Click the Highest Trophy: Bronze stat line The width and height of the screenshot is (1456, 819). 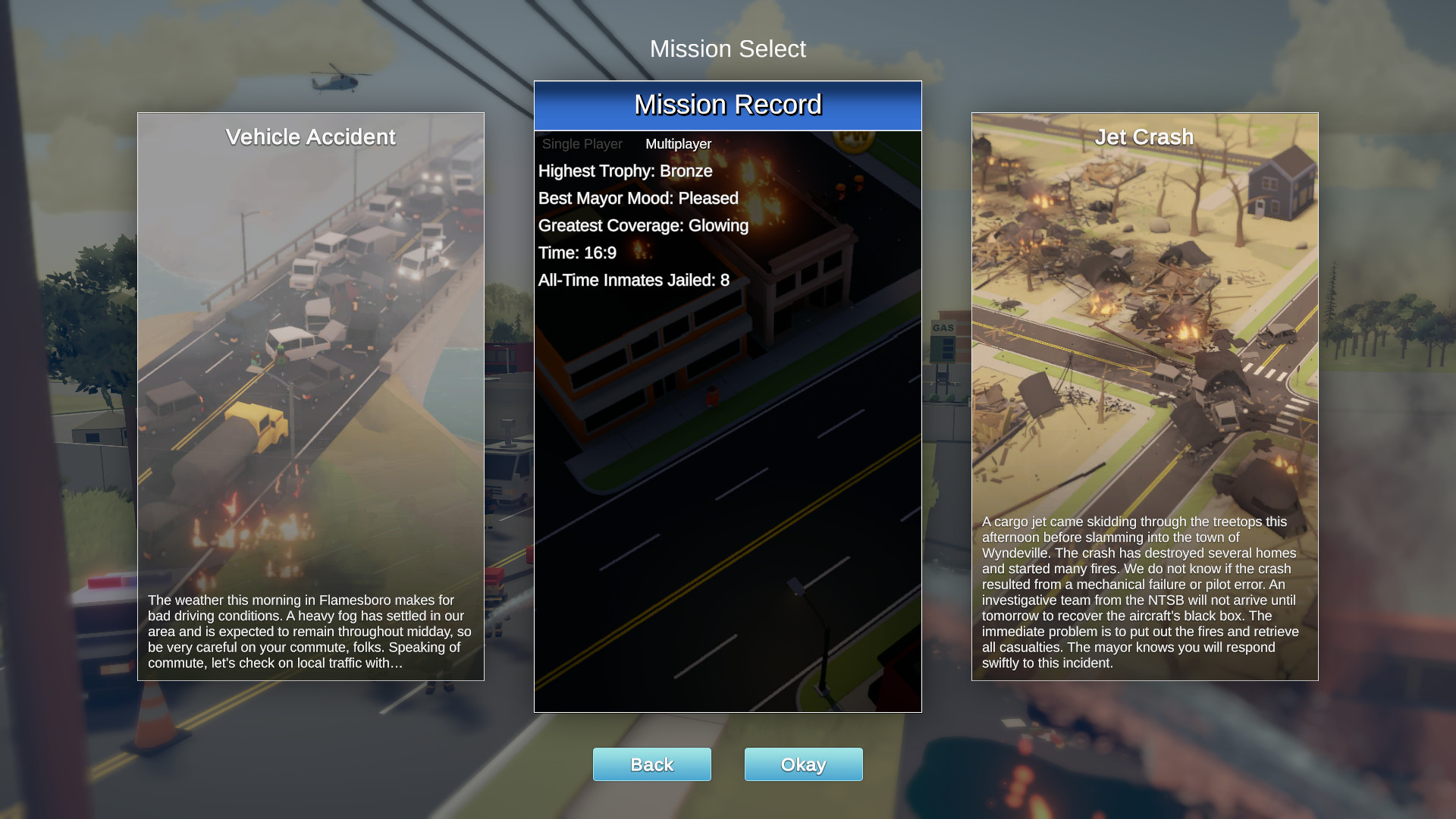(624, 171)
